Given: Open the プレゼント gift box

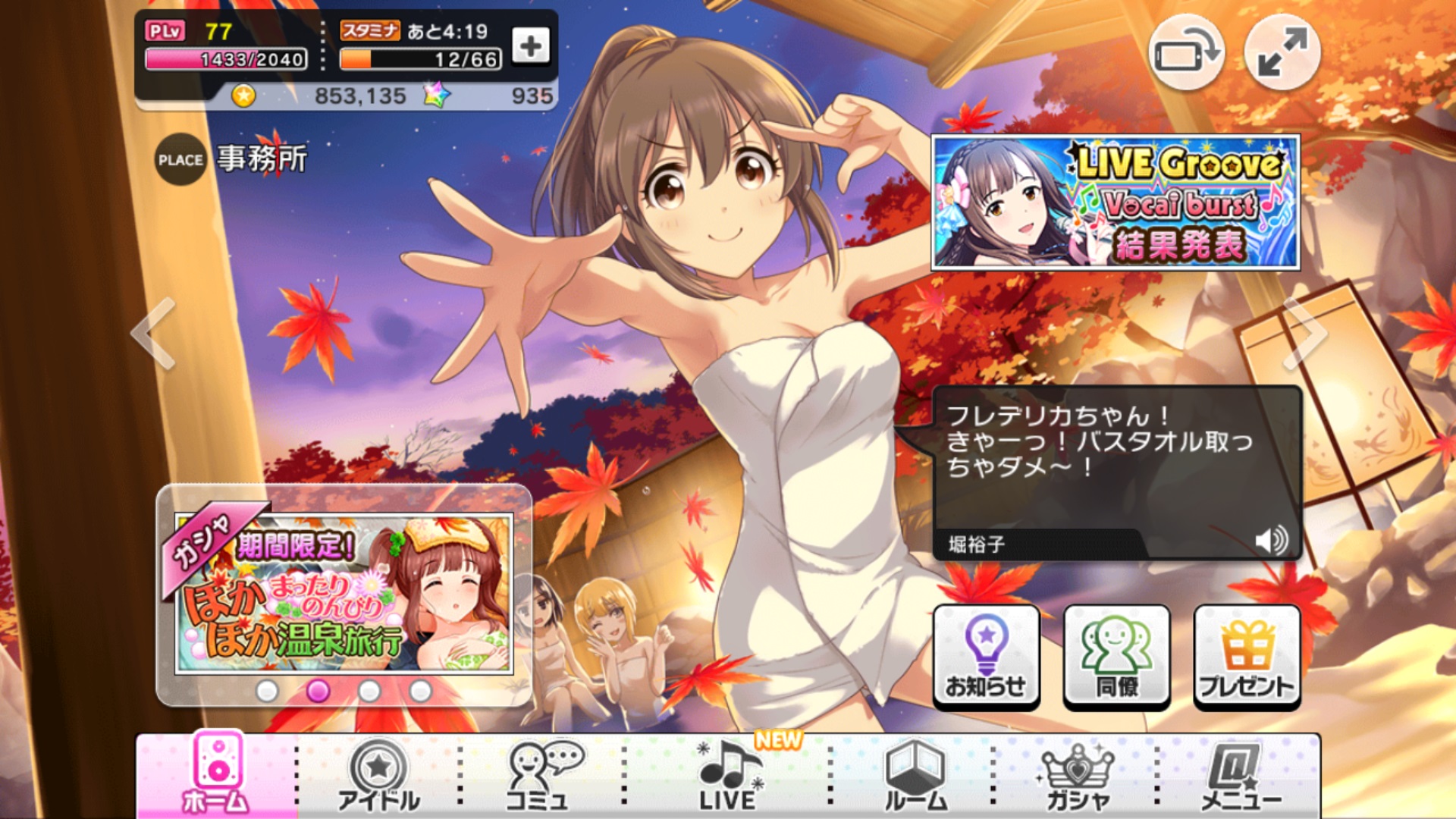Looking at the screenshot, I should coord(1247,657).
